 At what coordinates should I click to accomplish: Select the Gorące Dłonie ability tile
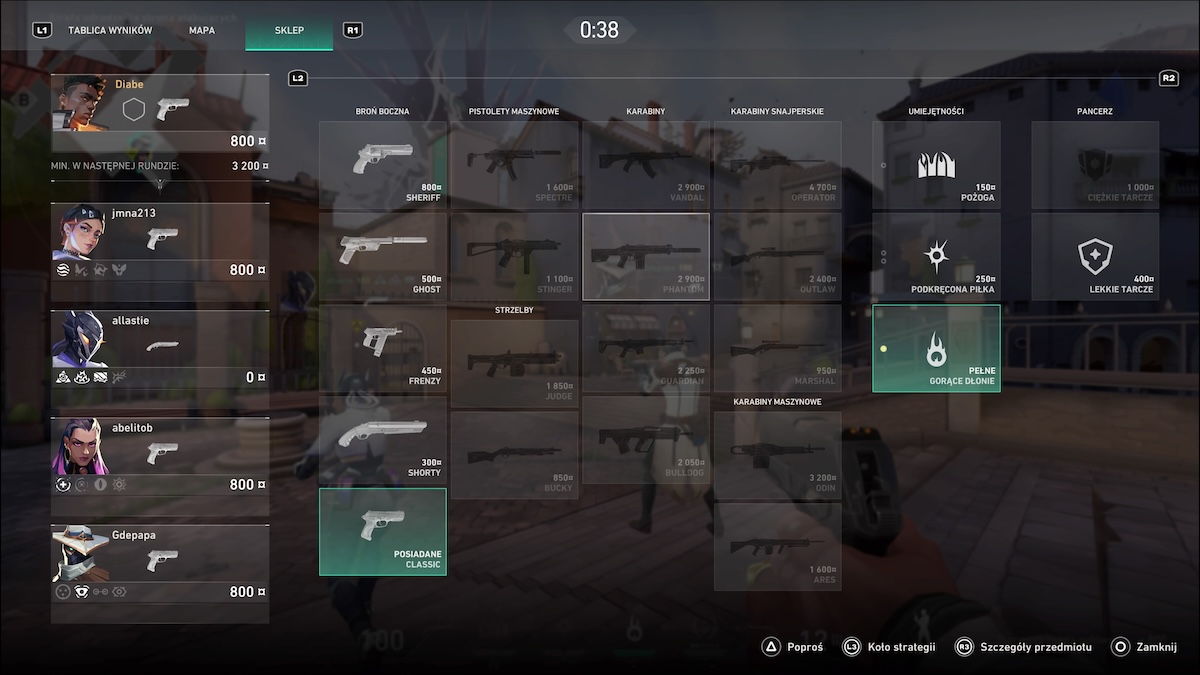tap(936, 348)
